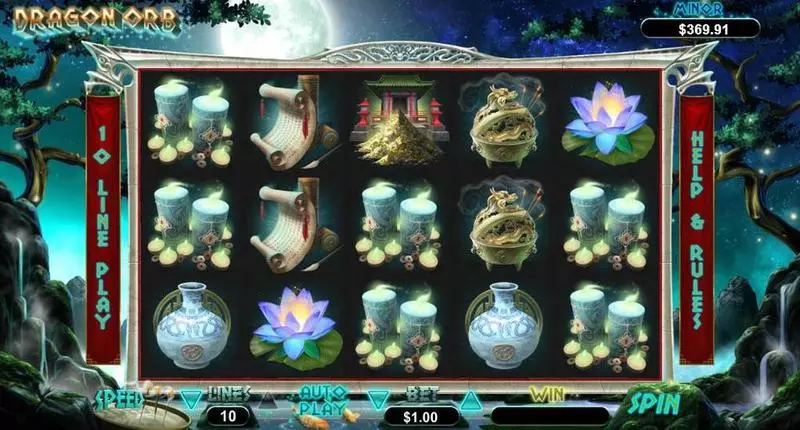Image resolution: width=800 pixels, height=430 pixels.
Task: Lower the Bet amount
Action: tap(376, 400)
